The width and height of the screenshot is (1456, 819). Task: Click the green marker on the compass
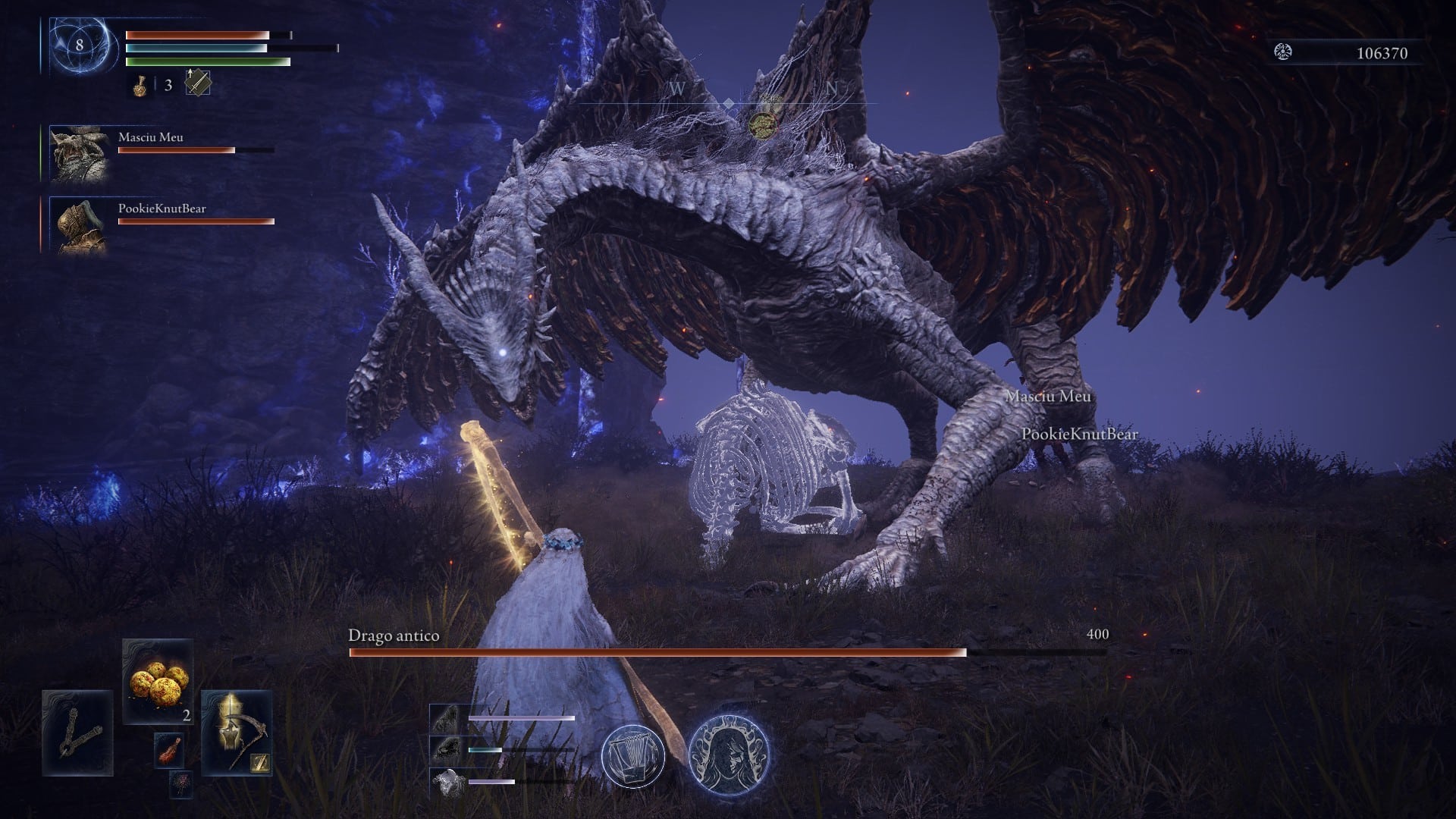(x=764, y=124)
